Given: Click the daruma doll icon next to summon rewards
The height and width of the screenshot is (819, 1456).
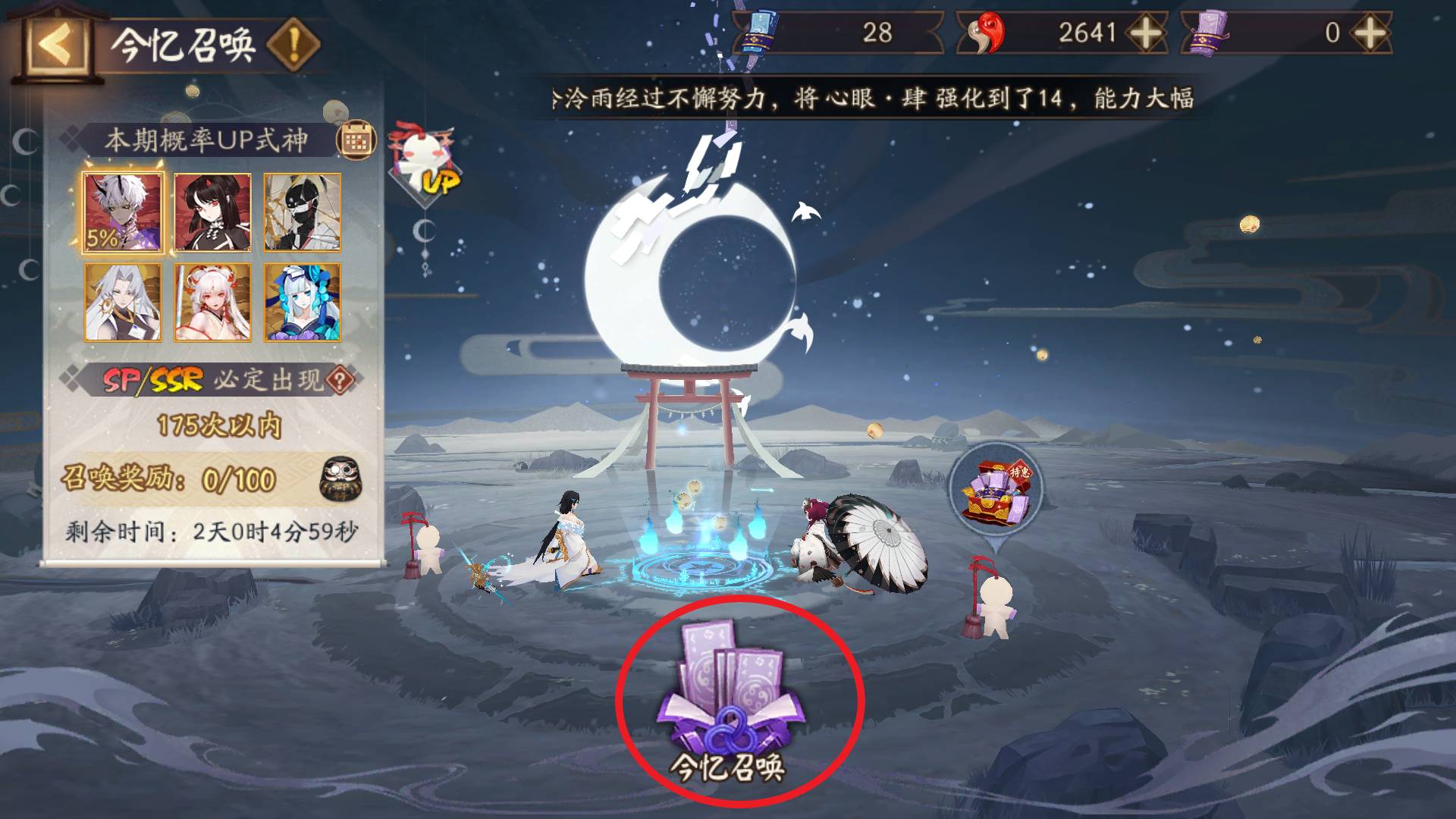Looking at the screenshot, I should click(341, 481).
